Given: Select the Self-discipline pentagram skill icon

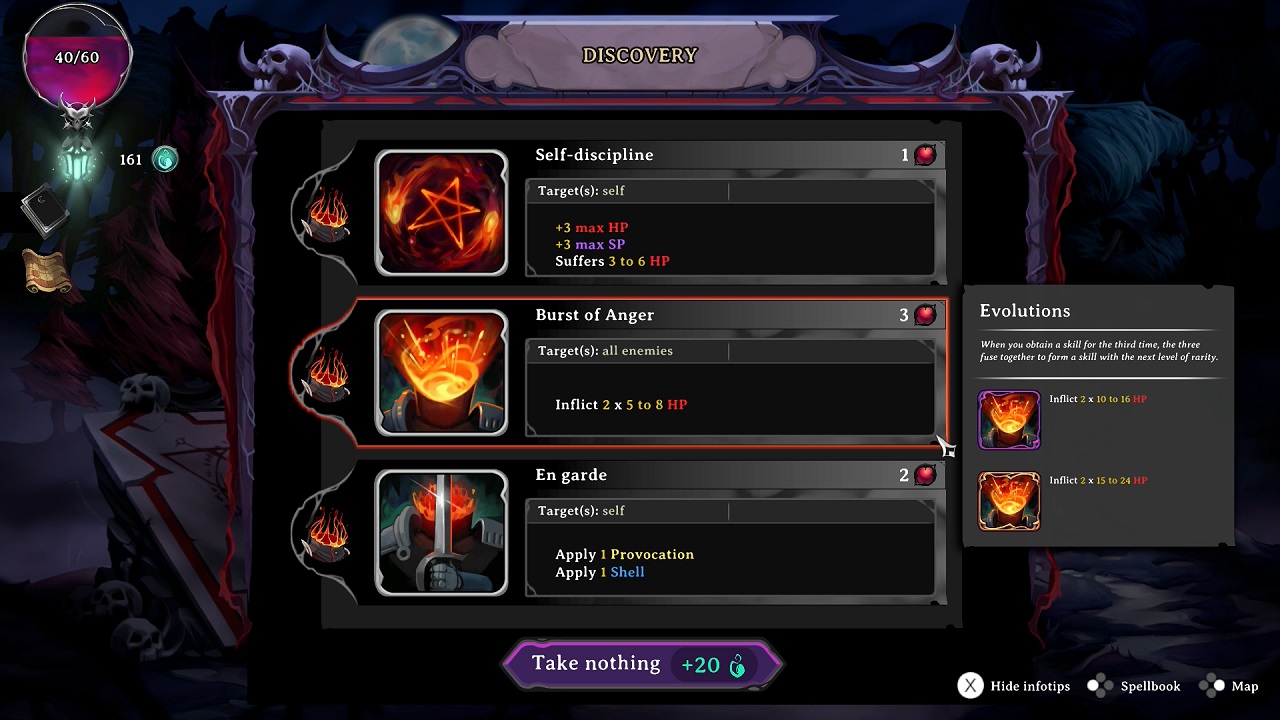Looking at the screenshot, I should [442, 212].
